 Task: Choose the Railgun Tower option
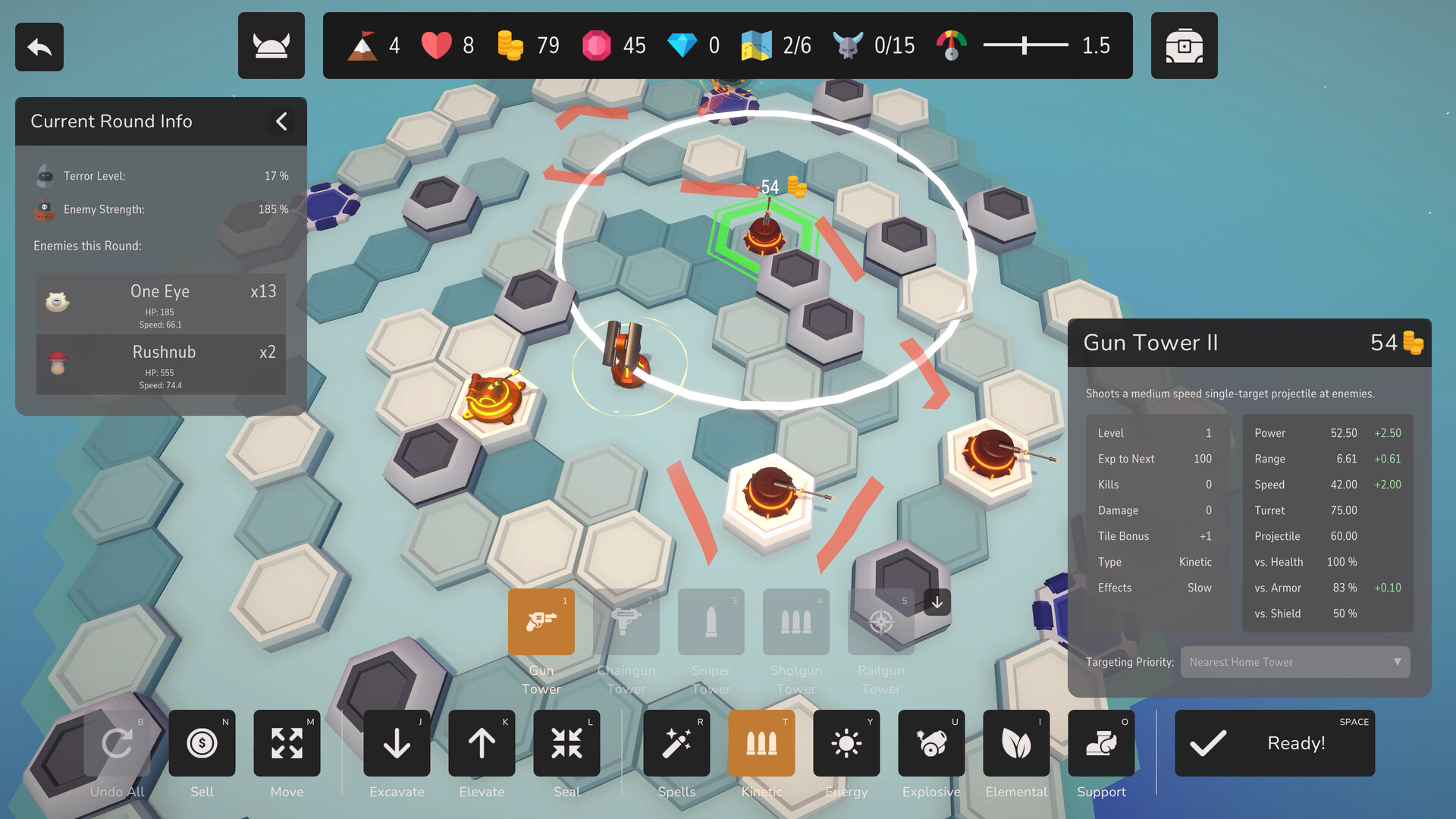tap(880, 622)
